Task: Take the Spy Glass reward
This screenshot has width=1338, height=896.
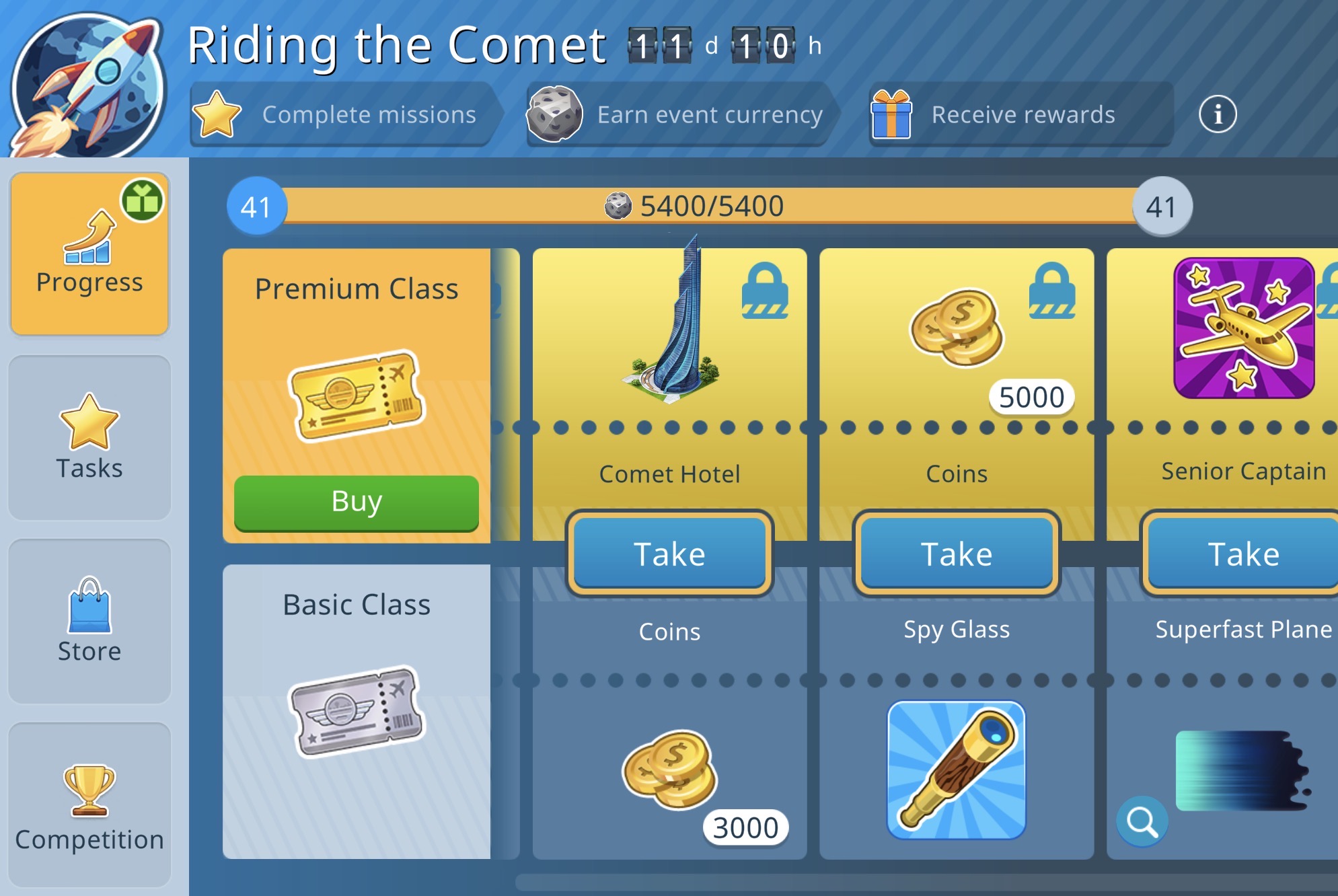Action: (x=956, y=554)
